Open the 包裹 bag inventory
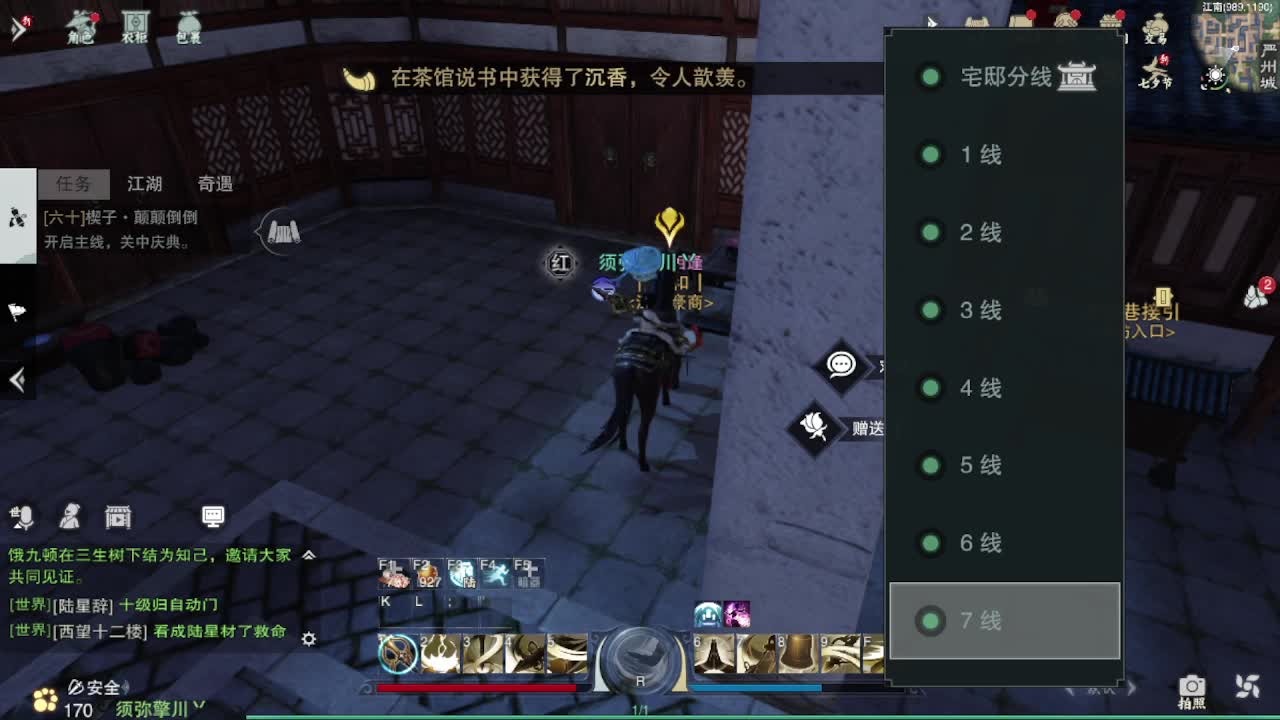The height and width of the screenshot is (720, 1280). pyautogui.click(x=188, y=25)
